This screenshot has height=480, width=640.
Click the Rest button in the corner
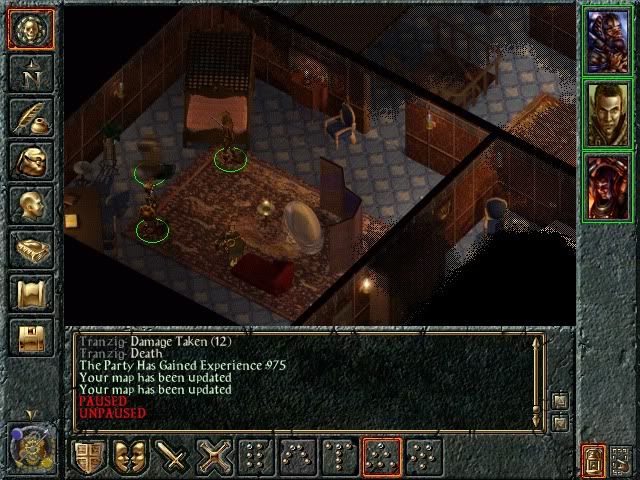pos(622,460)
